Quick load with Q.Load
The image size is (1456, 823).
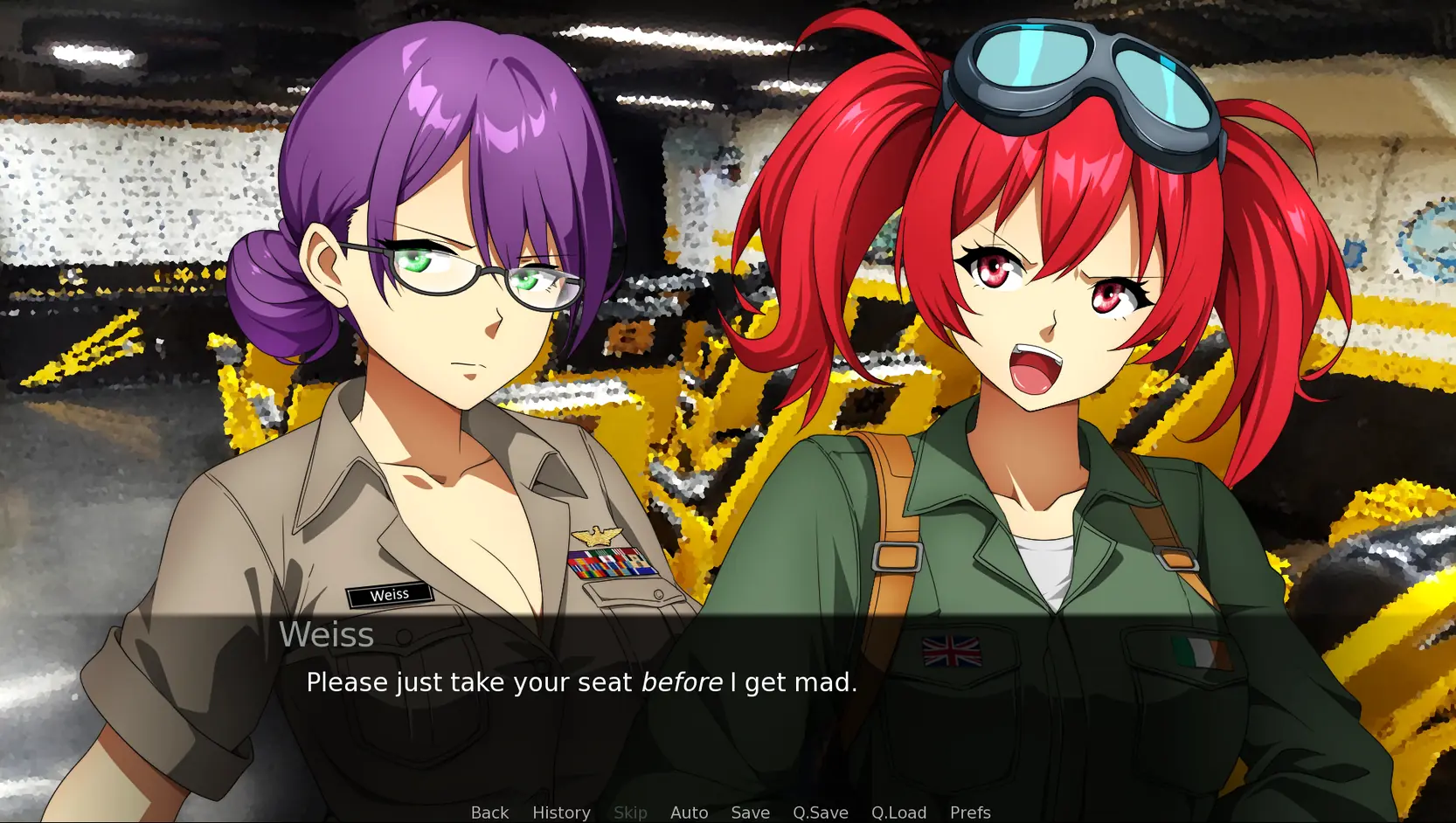click(898, 813)
